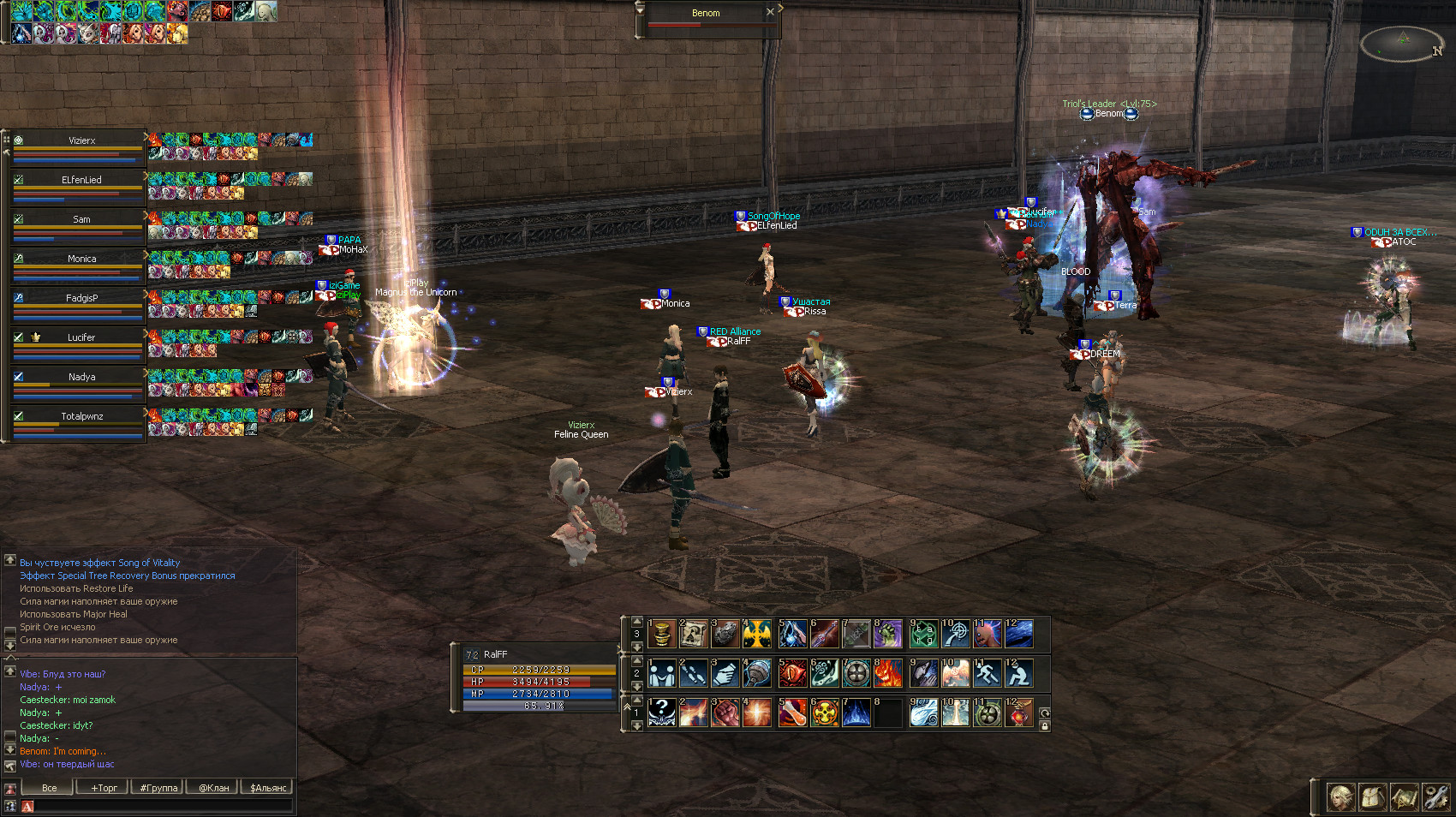This screenshot has width=1456, height=817.
Task: Open the character status elf portrait button
Action: coord(1340,797)
